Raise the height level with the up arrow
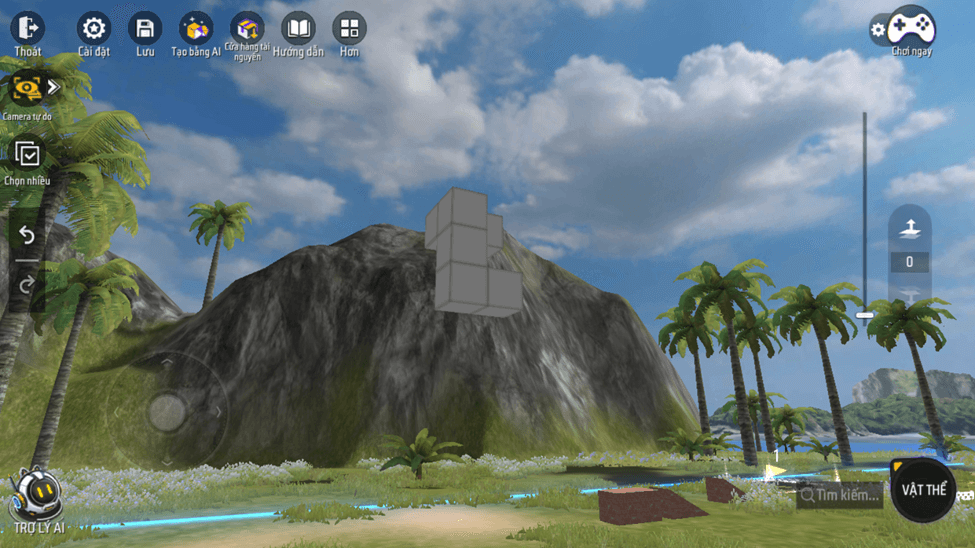 tap(909, 229)
